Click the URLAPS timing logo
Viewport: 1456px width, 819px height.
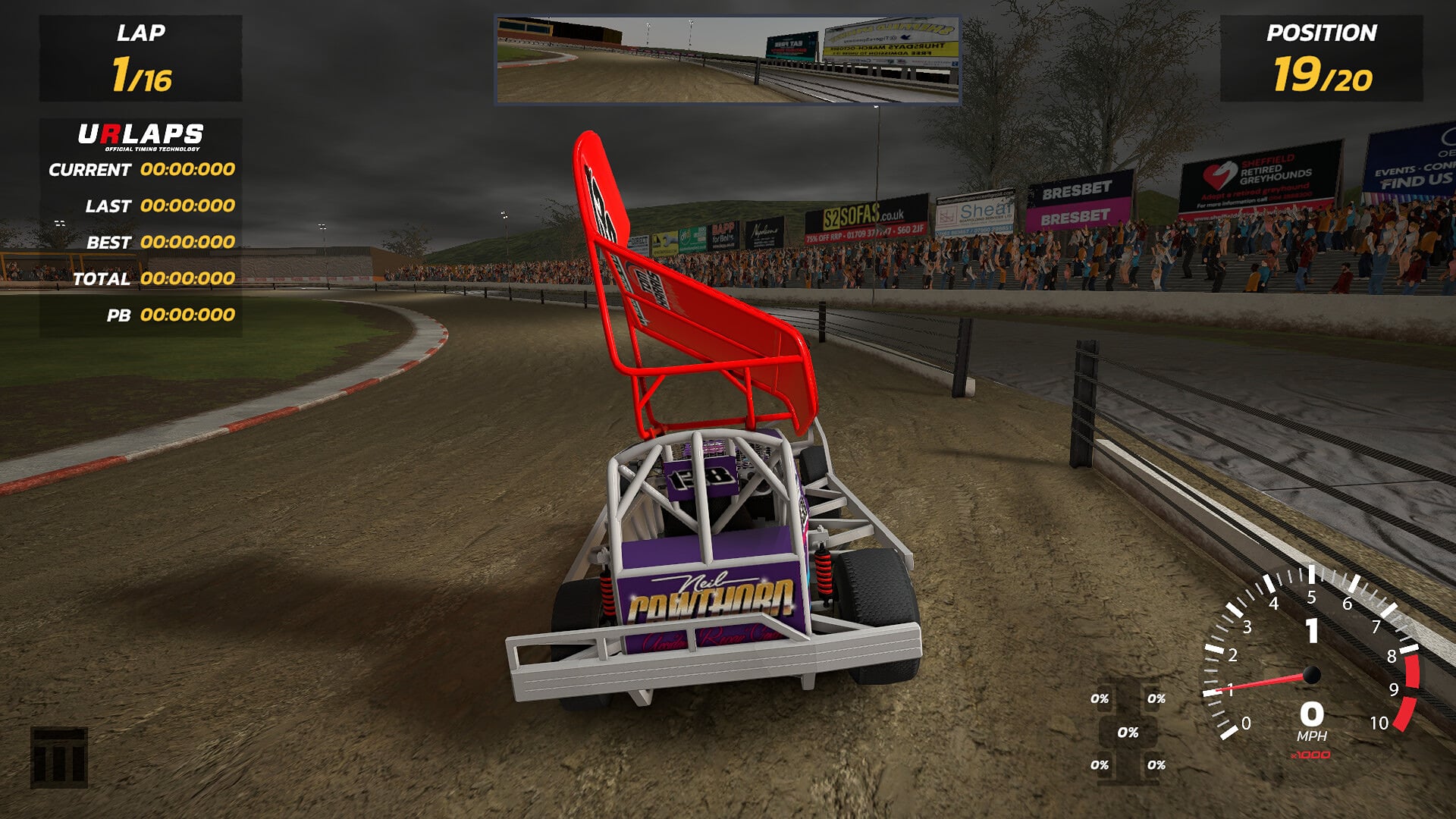141,136
